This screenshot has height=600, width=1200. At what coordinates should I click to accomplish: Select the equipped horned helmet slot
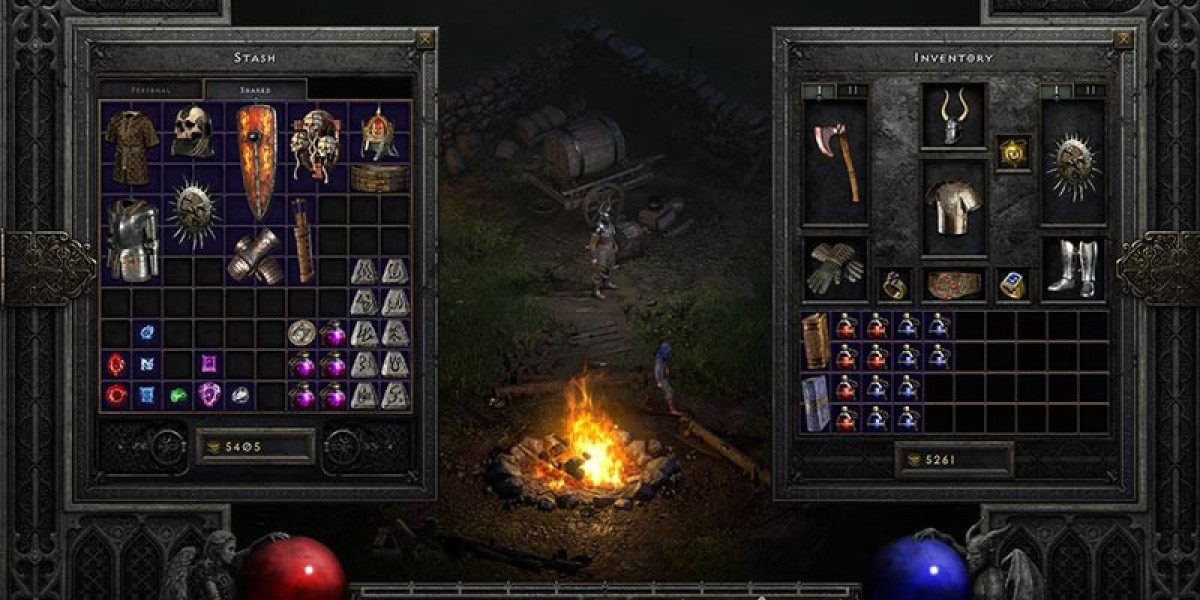(x=953, y=117)
